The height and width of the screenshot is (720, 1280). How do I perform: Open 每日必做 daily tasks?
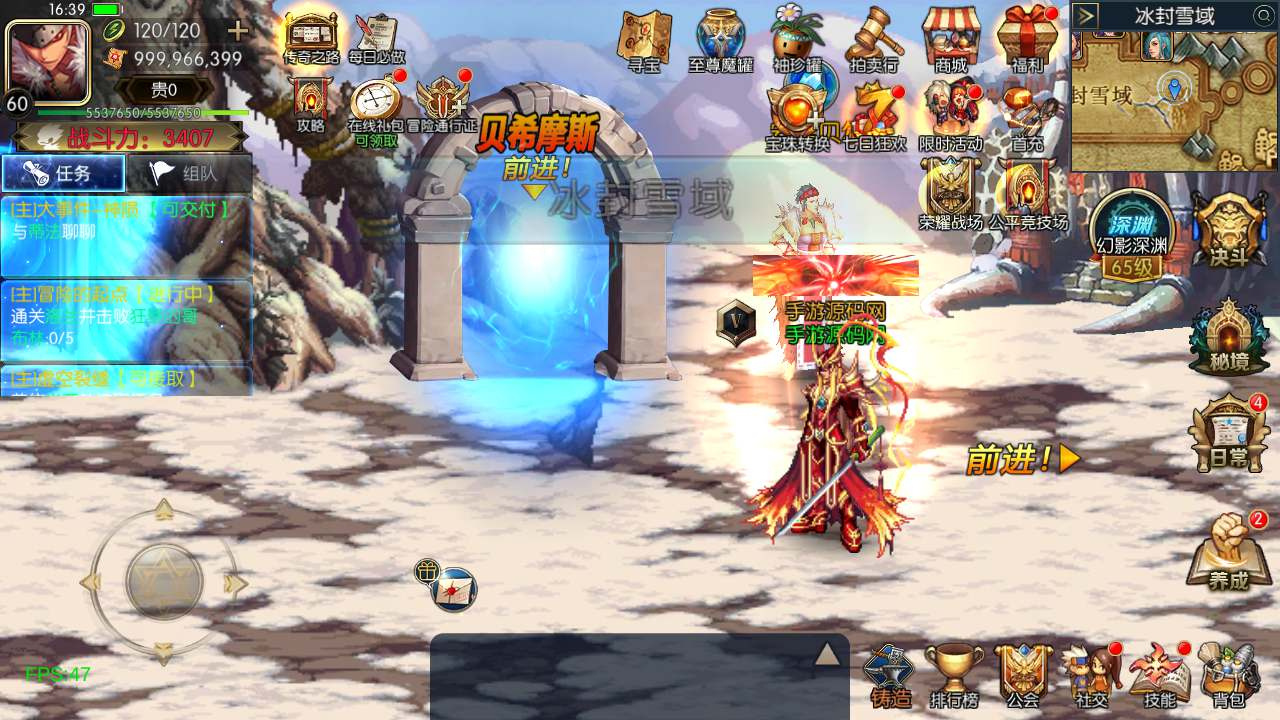[376, 38]
